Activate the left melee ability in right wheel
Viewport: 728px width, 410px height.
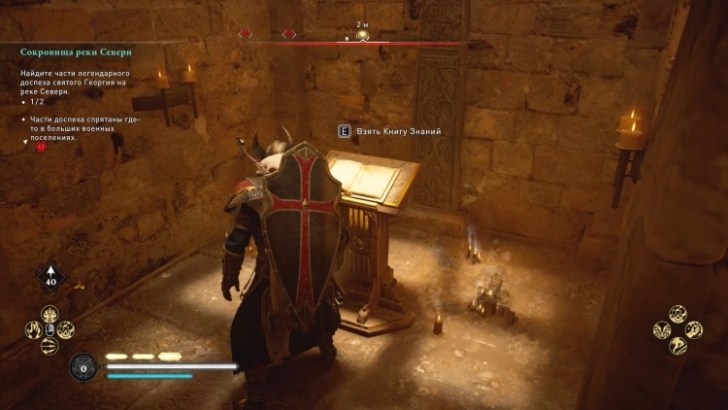coord(662,329)
